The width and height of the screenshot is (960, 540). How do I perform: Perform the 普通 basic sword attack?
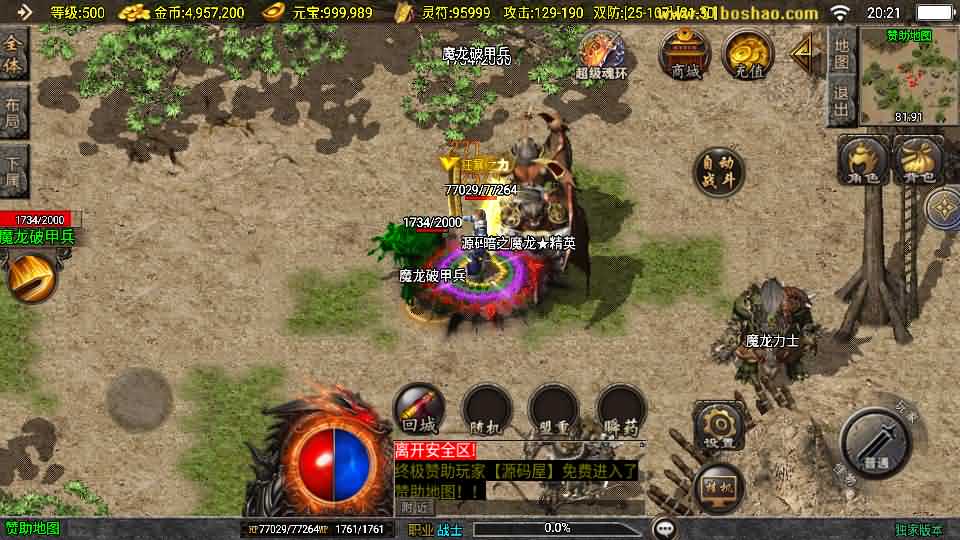point(876,444)
